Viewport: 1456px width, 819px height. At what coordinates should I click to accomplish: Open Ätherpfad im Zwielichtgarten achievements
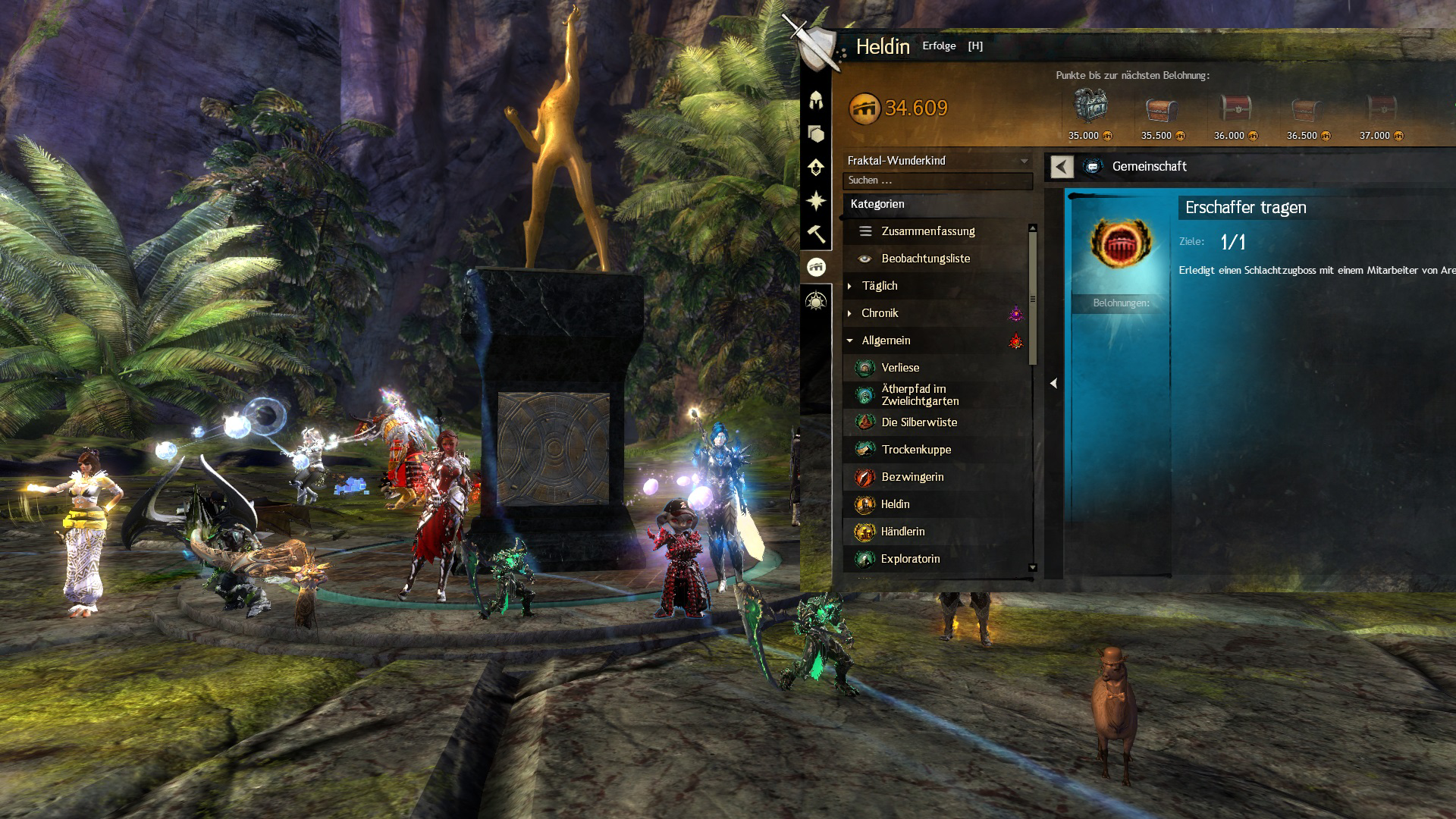(x=919, y=395)
